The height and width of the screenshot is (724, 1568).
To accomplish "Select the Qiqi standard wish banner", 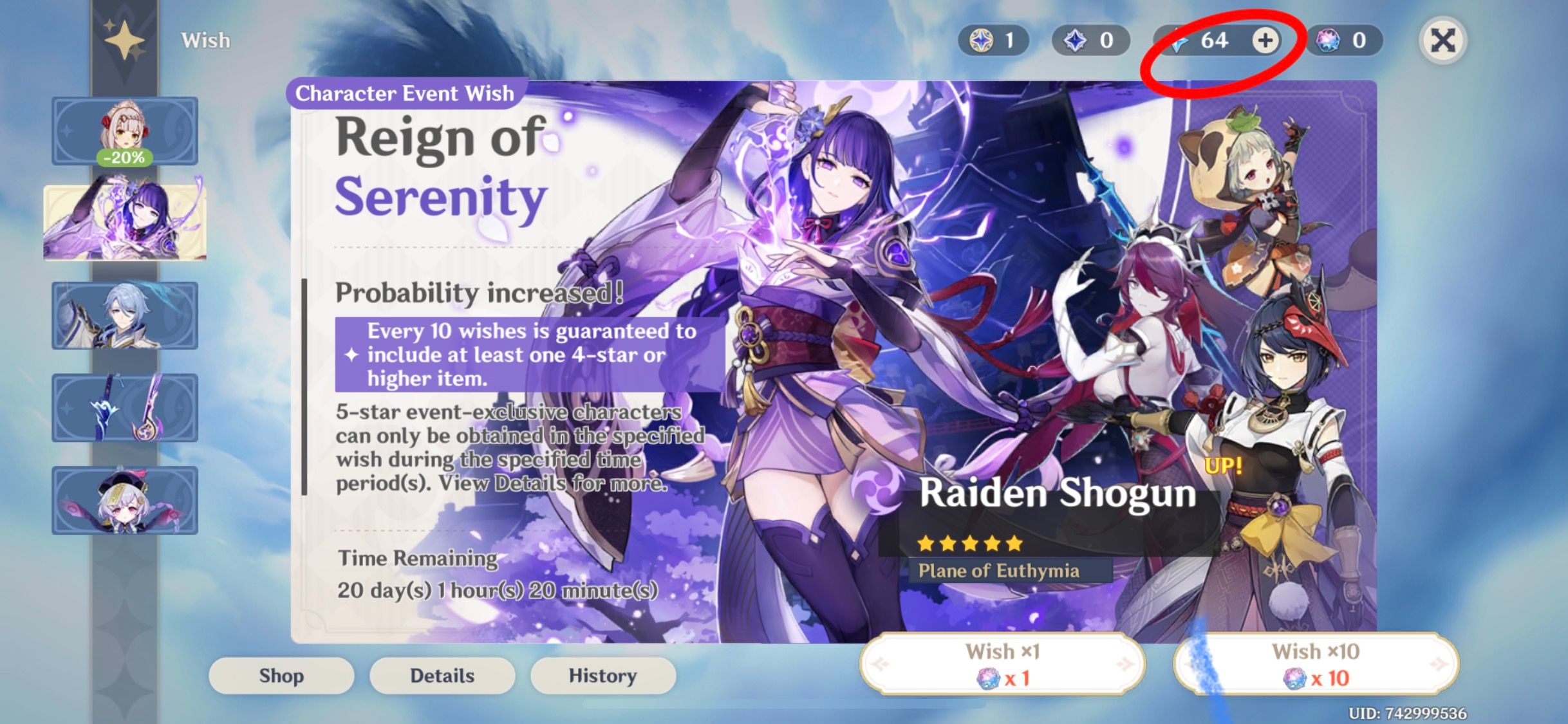I will [124, 501].
